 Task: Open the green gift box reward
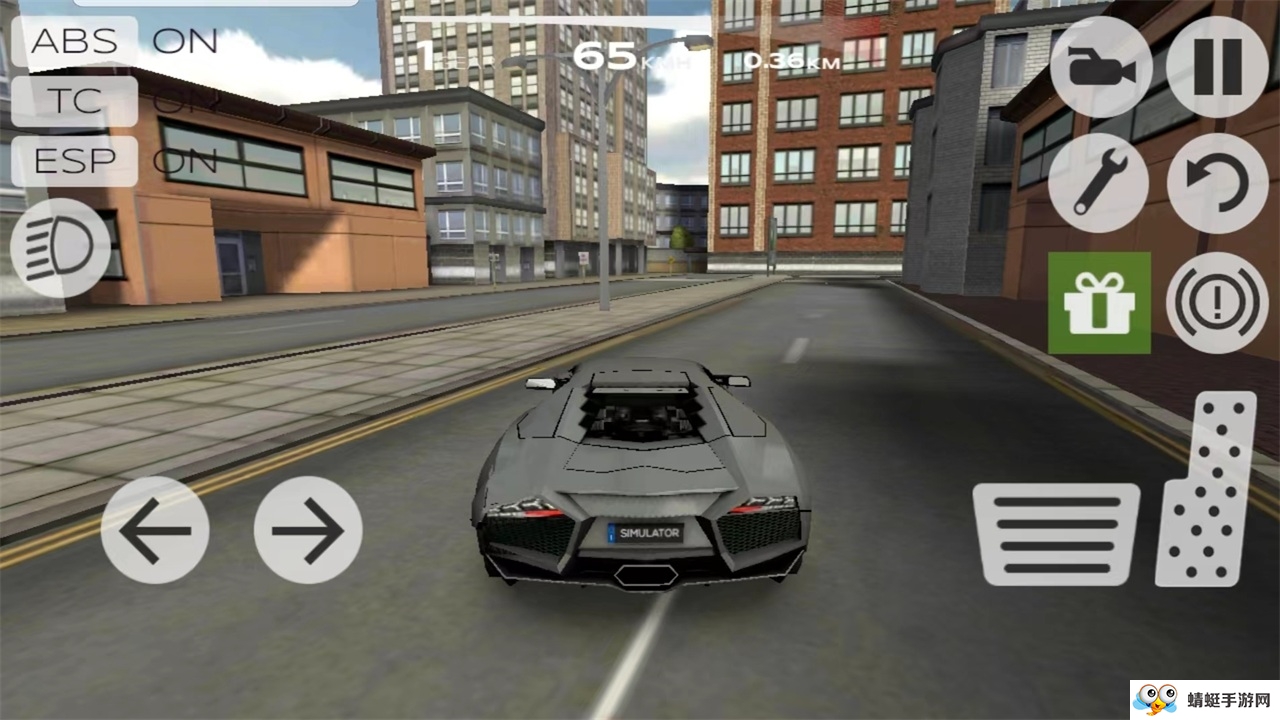coord(1099,302)
